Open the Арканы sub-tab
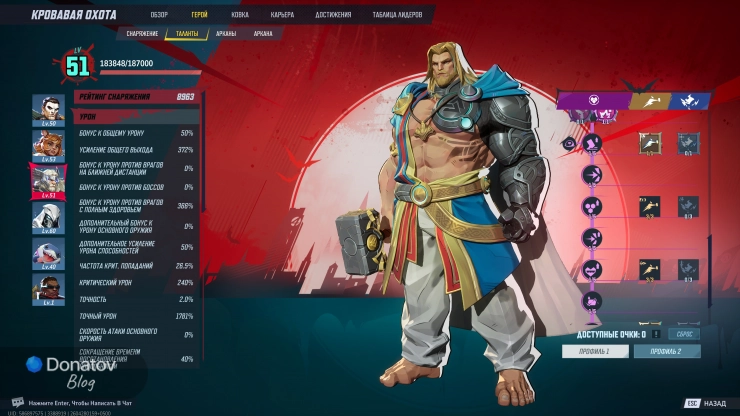This screenshot has width=740, height=416. click(x=227, y=33)
